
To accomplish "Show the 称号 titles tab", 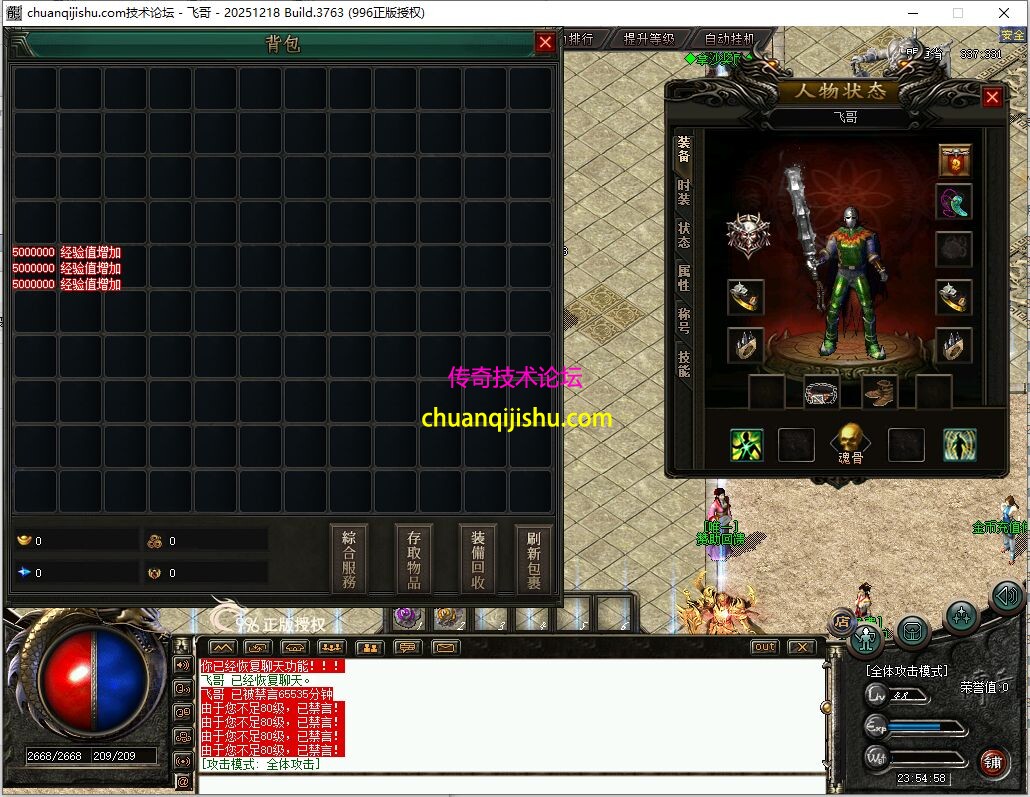I will (x=684, y=320).
